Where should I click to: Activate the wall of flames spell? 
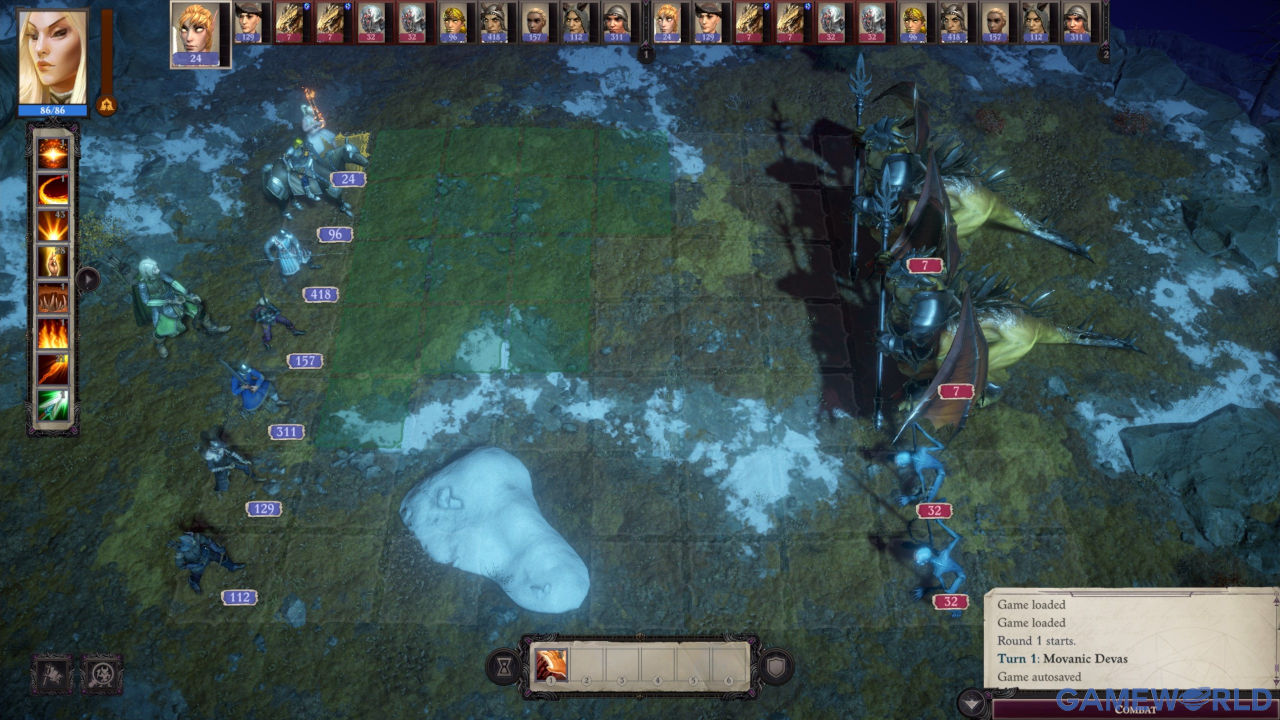click(53, 333)
